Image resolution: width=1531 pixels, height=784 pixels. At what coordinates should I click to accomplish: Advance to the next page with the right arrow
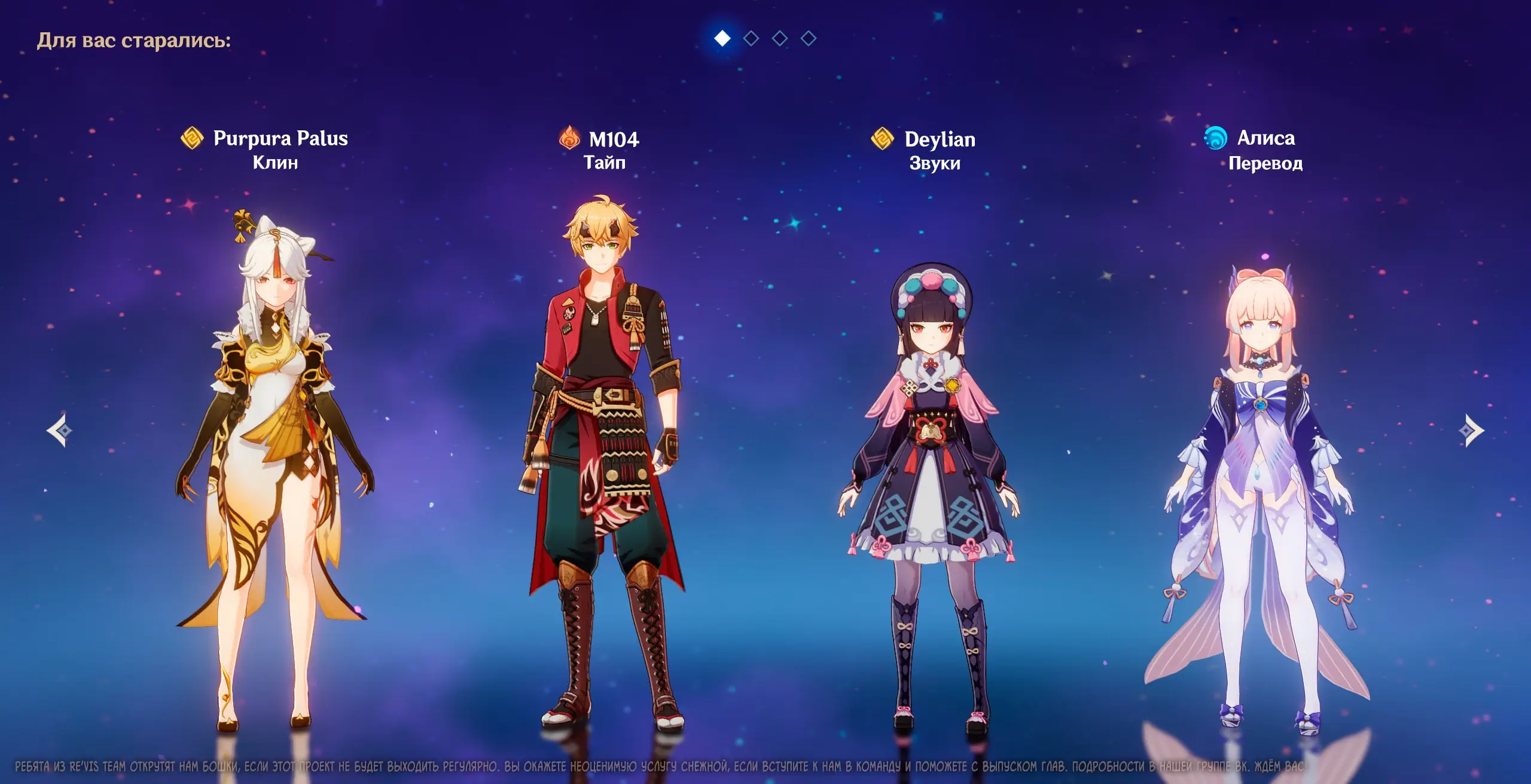(x=1471, y=430)
